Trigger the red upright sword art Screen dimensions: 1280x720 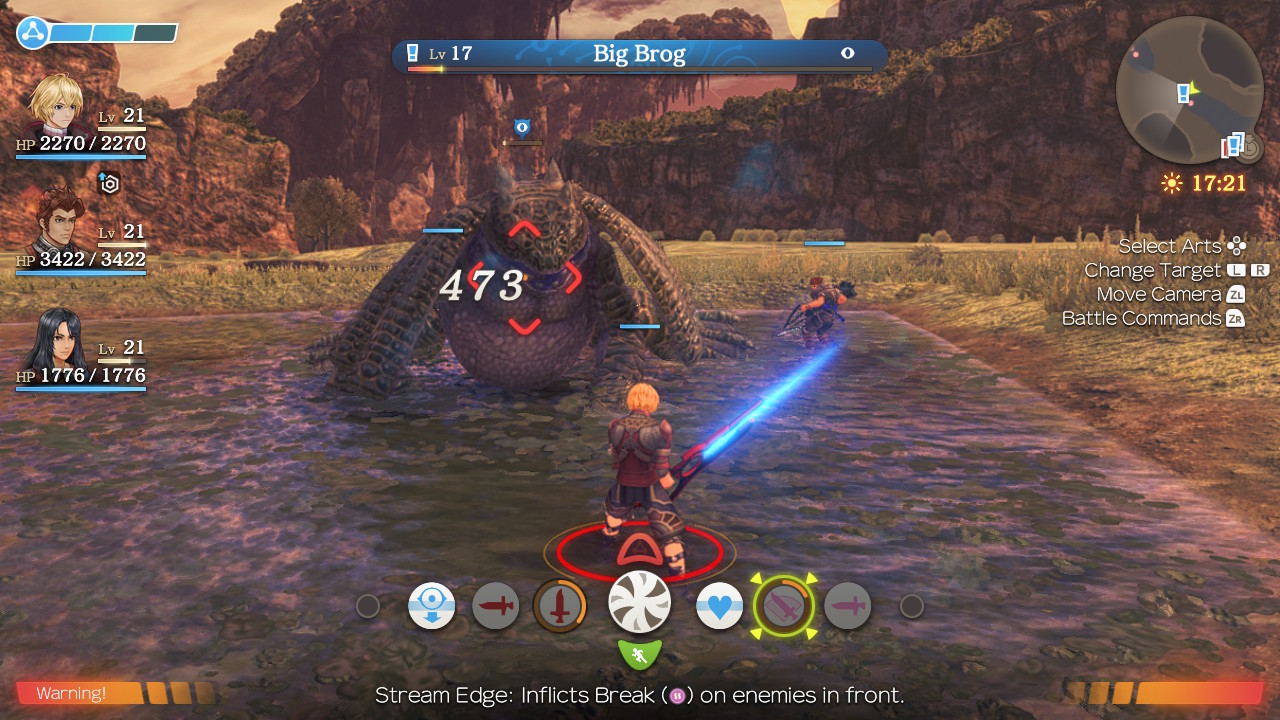(559, 606)
